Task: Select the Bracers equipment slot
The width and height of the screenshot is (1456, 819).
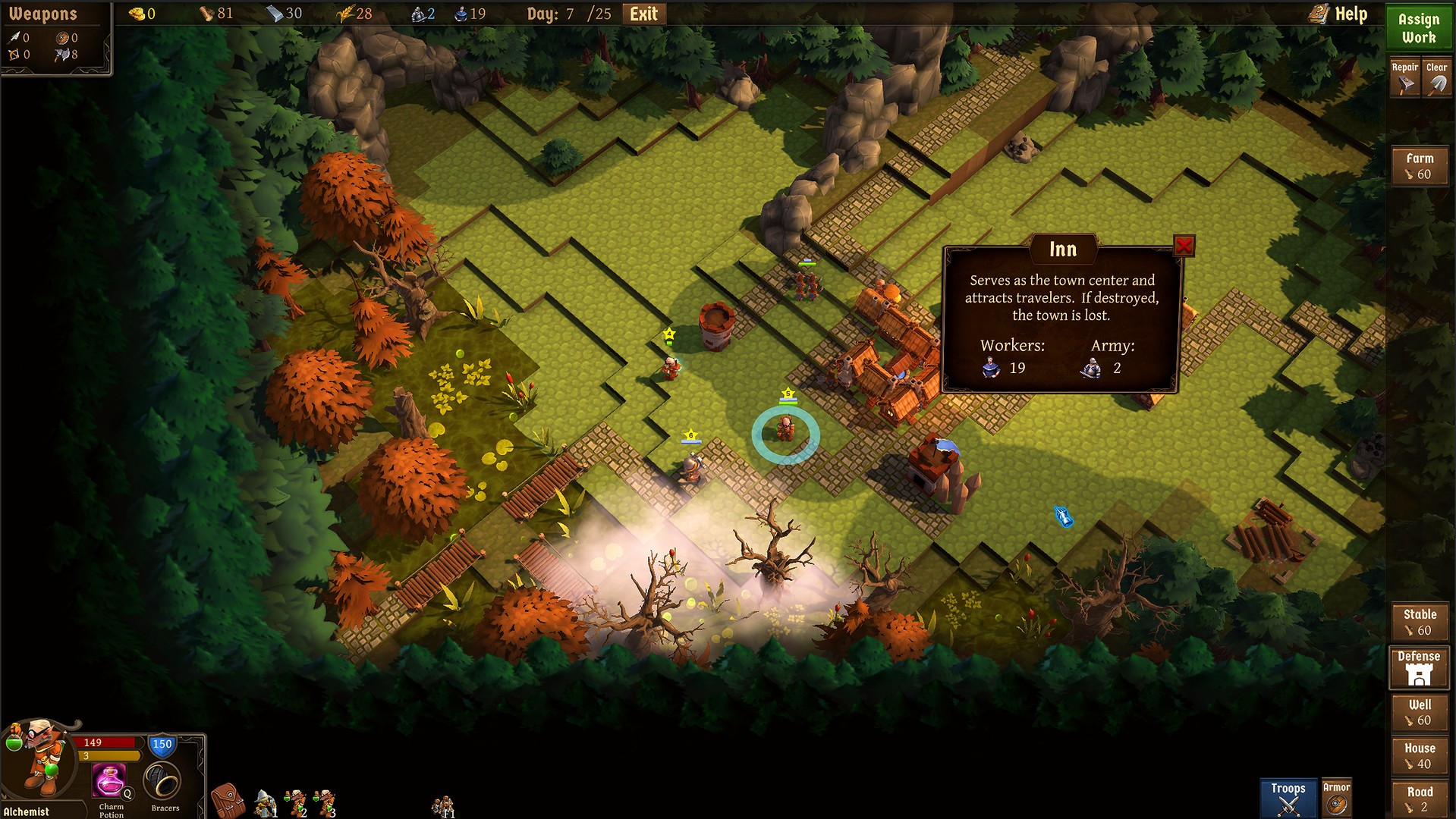Action: [x=162, y=781]
